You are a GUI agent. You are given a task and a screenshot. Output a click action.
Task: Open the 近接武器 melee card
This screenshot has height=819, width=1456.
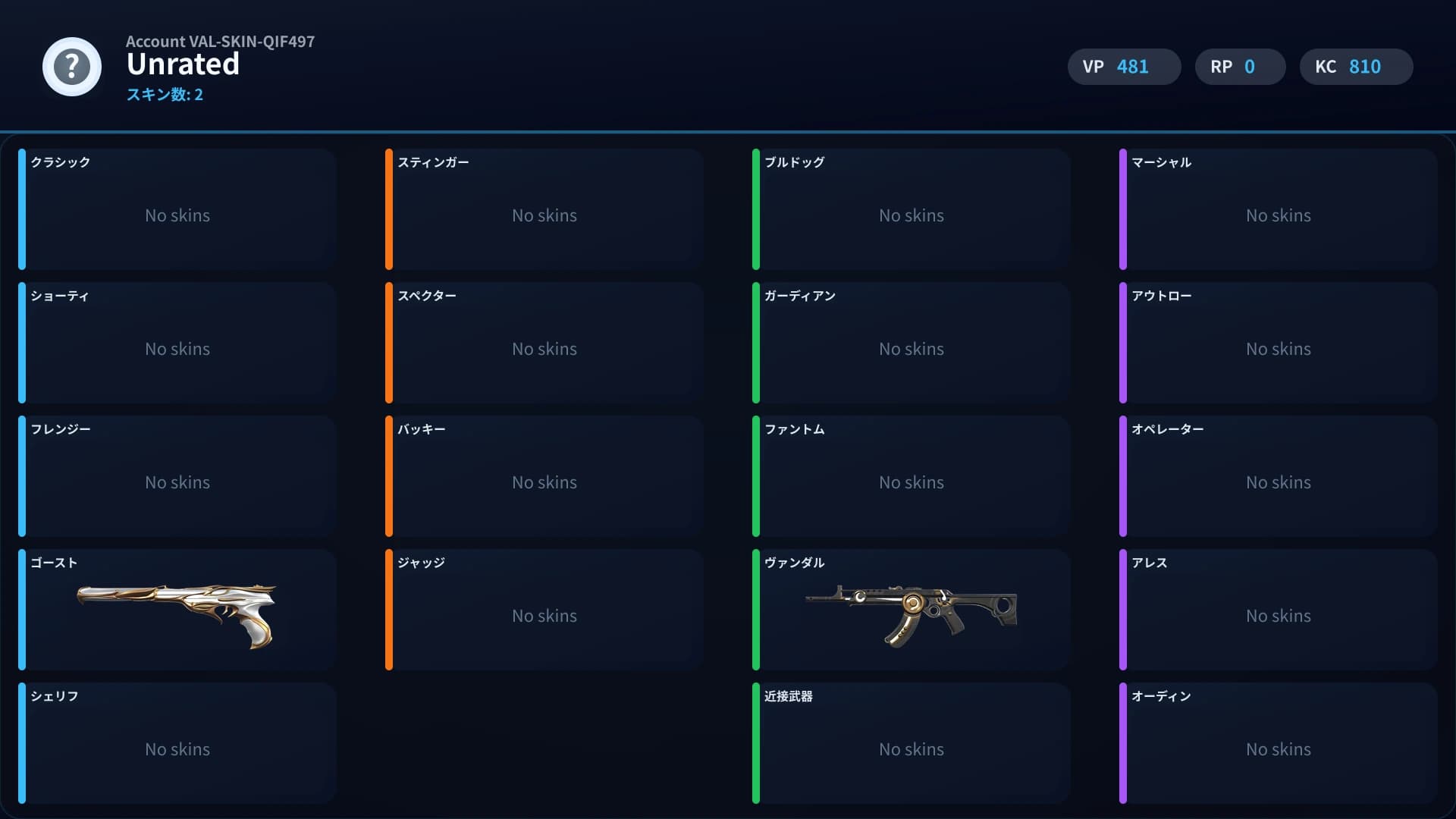tap(910, 743)
